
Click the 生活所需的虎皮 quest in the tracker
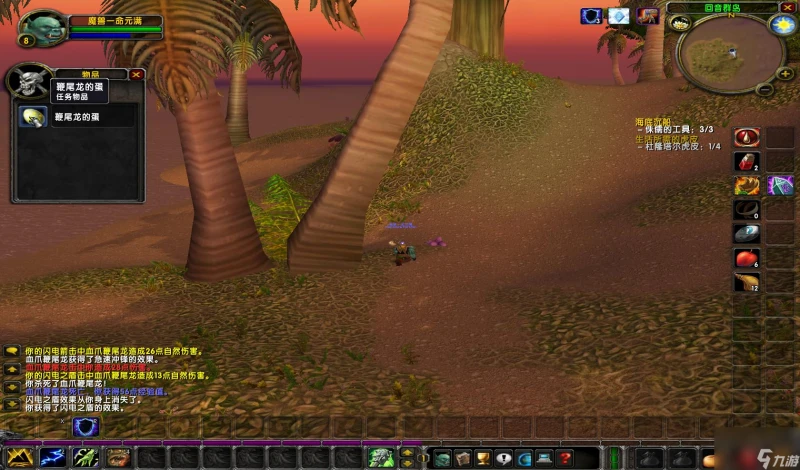click(x=670, y=138)
